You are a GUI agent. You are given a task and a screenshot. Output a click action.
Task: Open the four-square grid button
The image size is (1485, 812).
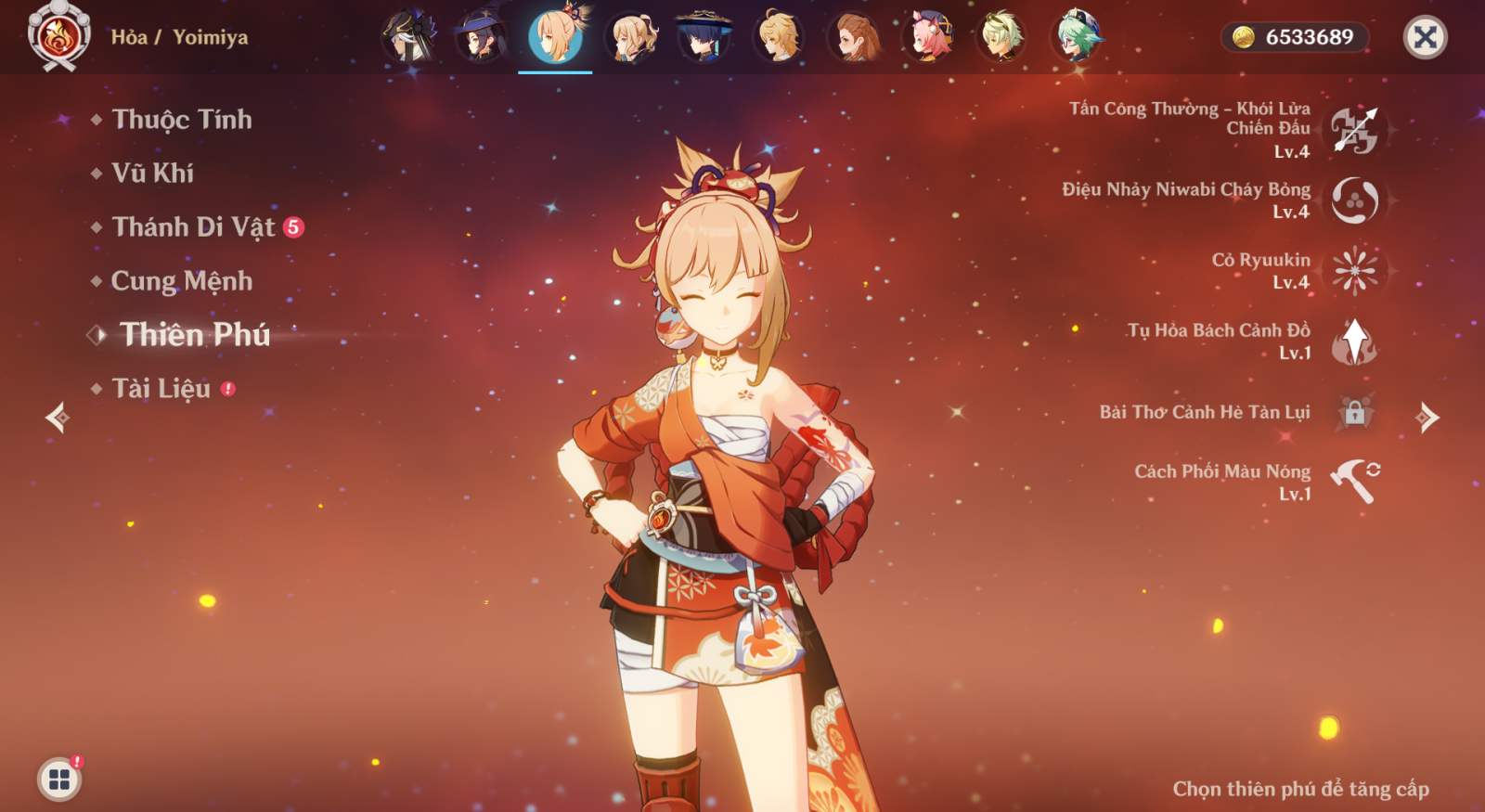tap(59, 779)
